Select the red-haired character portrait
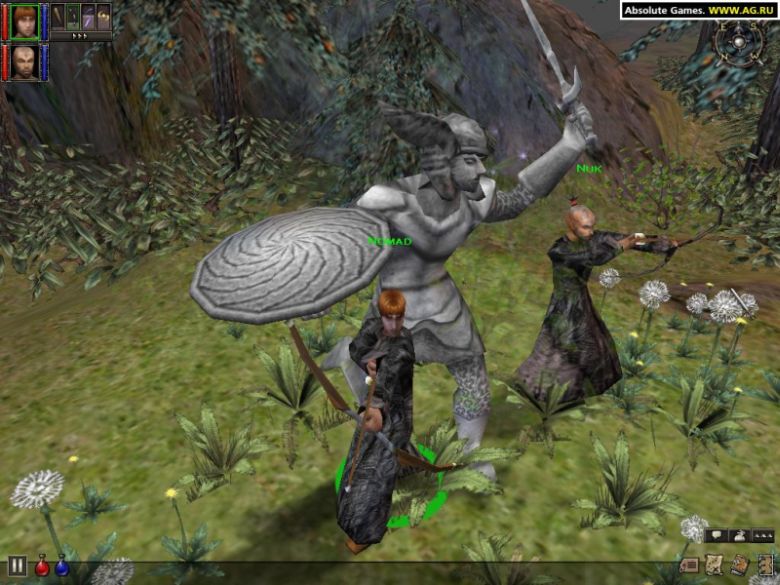The image size is (780, 585). 25,20
